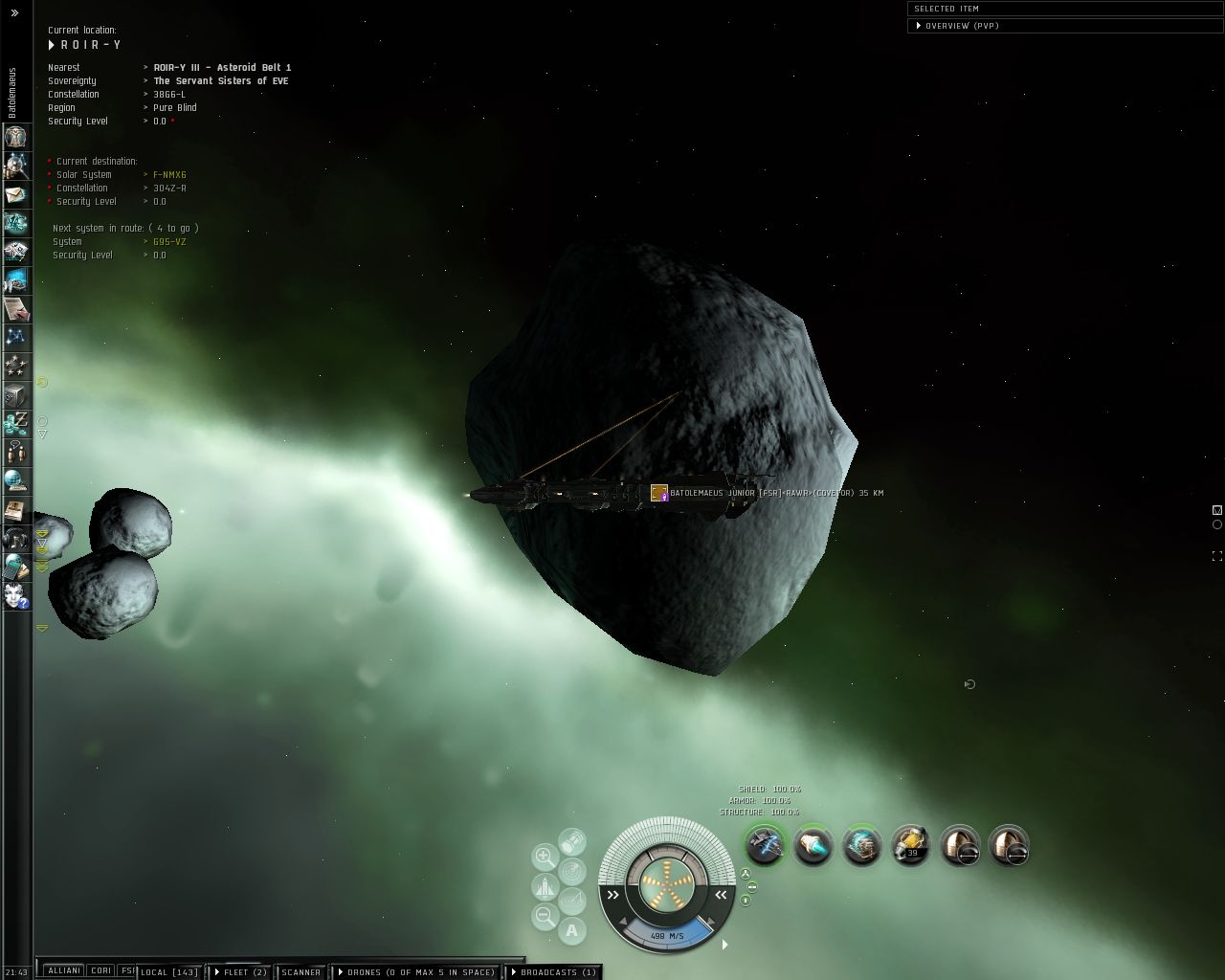Switch to the Alliance chat tab

[64, 970]
